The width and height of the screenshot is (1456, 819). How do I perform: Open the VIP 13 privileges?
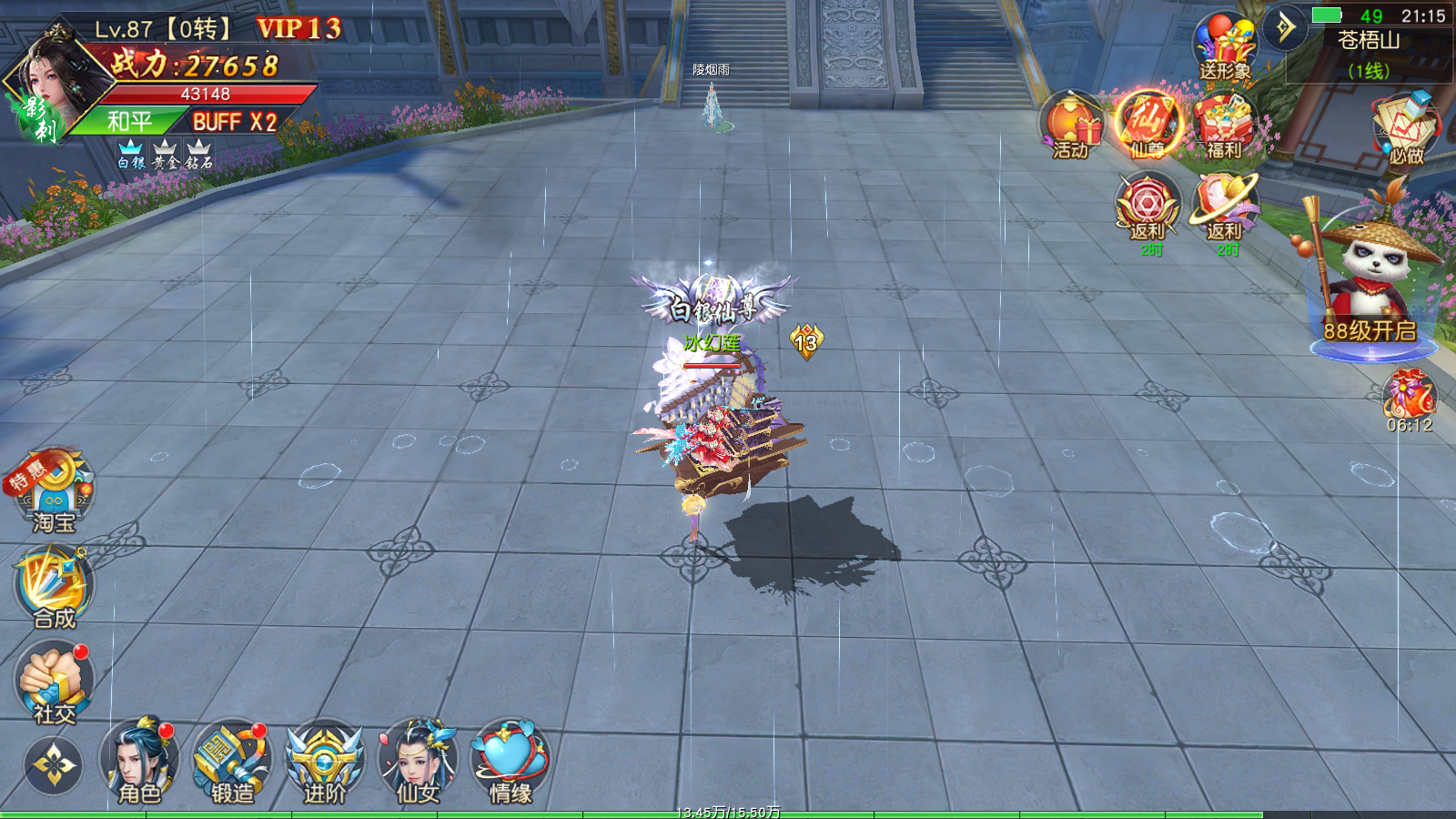(298, 29)
